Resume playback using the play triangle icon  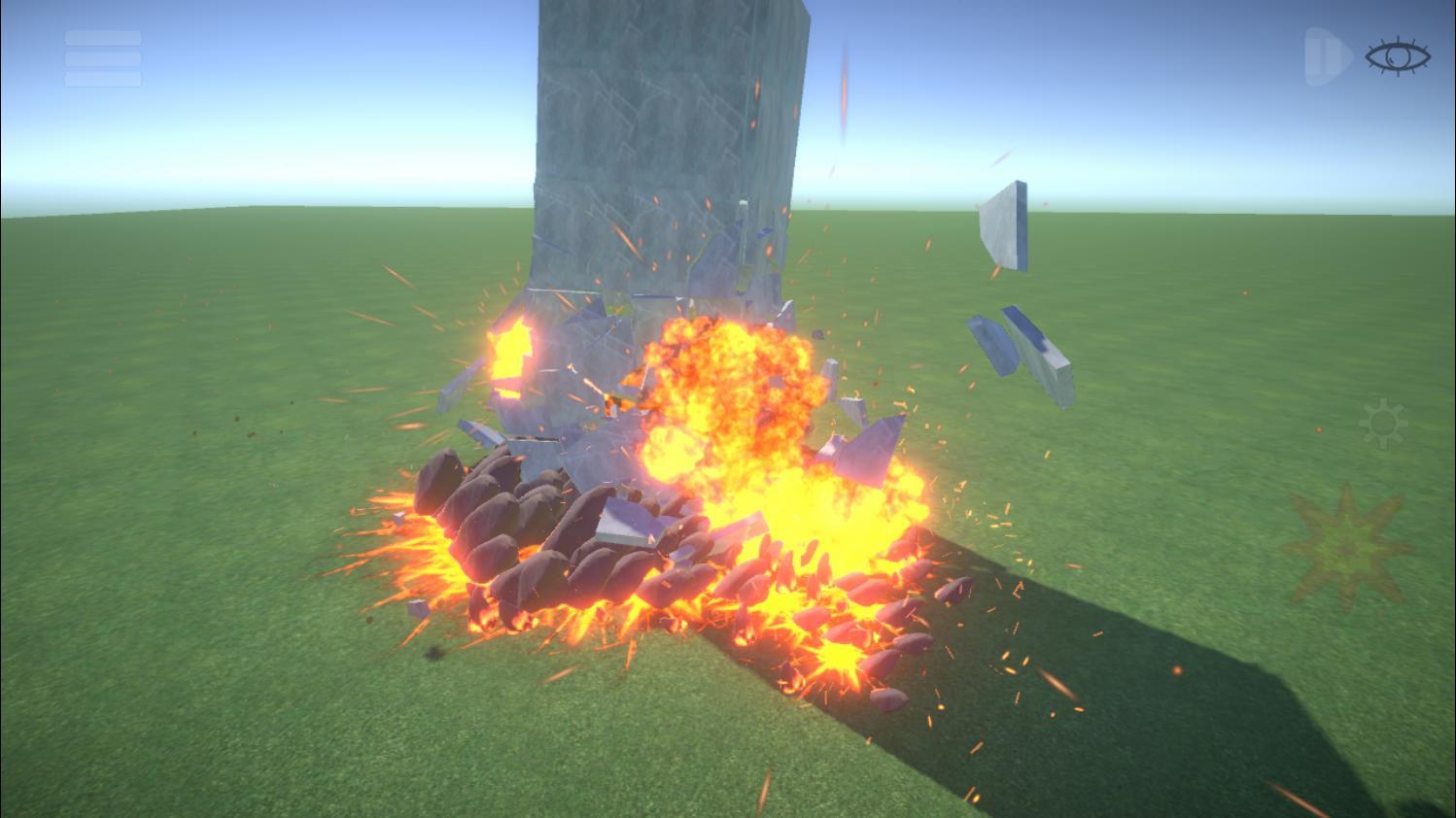click(x=1341, y=56)
